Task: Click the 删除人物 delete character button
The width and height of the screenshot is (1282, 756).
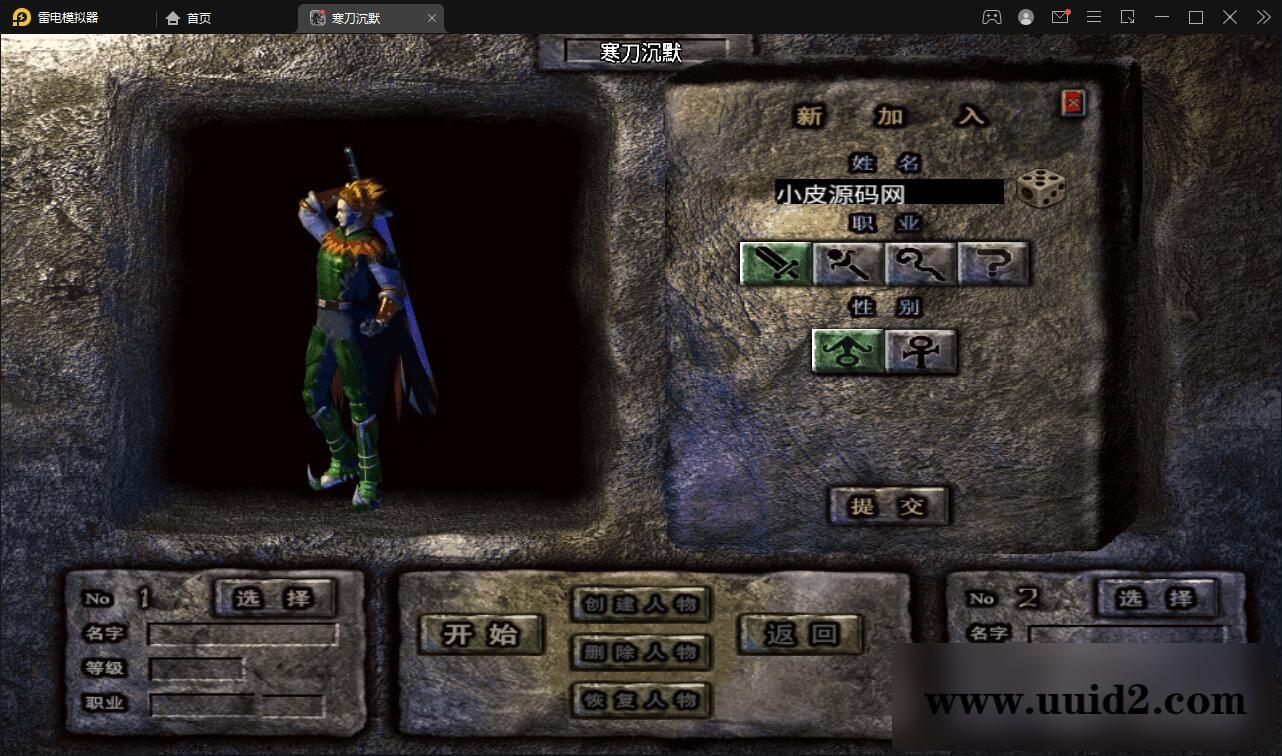Action: coord(641,652)
